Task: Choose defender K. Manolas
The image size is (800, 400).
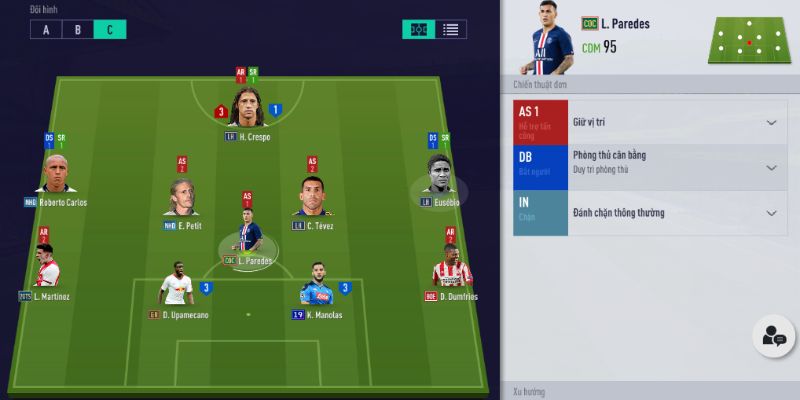Action: click(320, 289)
